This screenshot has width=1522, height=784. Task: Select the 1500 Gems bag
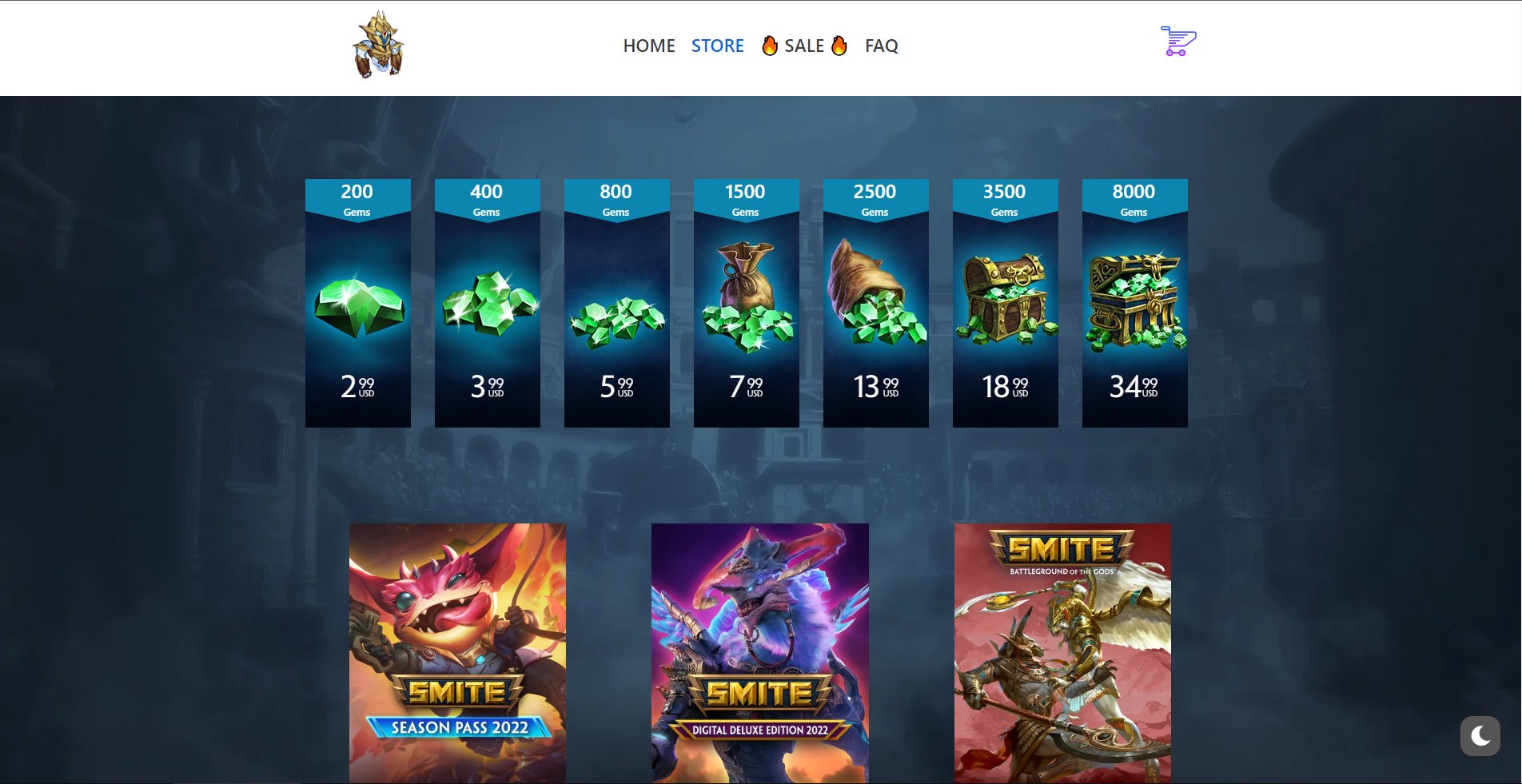pyautogui.click(x=746, y=304)
